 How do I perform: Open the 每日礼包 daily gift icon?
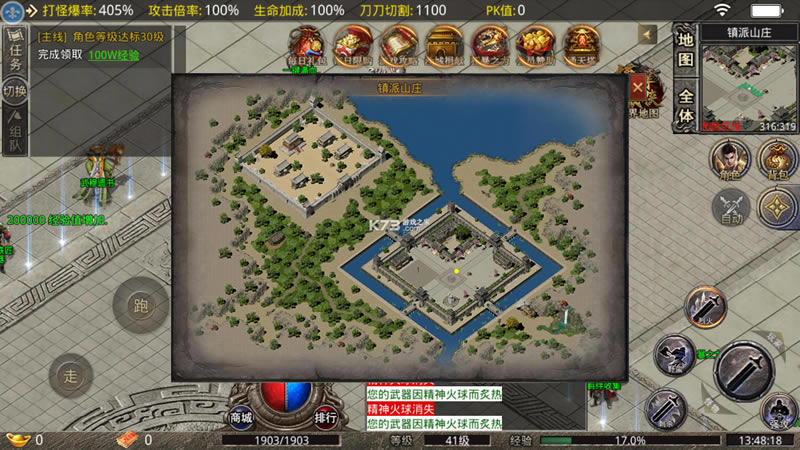(x=307, y=45)
